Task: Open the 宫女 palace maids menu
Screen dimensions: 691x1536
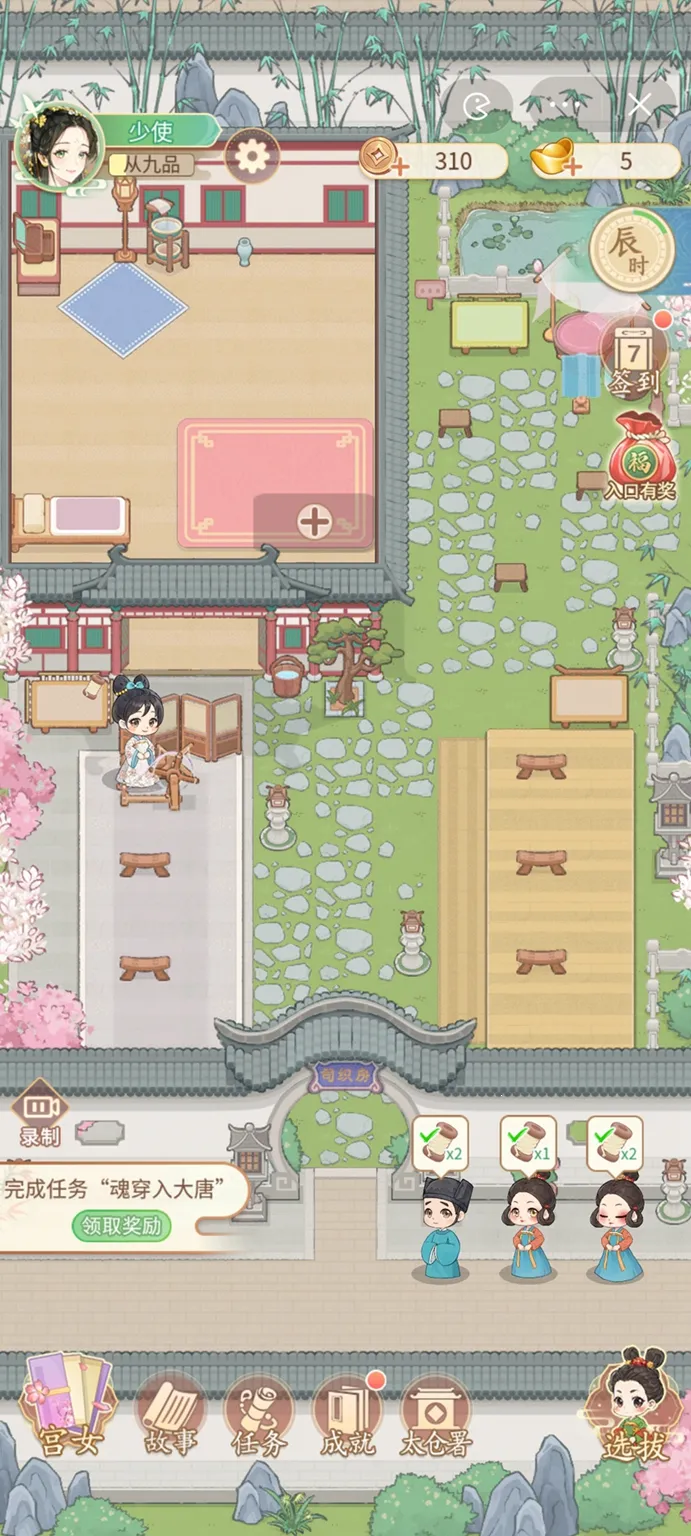Action: (x=69, y=1410)
